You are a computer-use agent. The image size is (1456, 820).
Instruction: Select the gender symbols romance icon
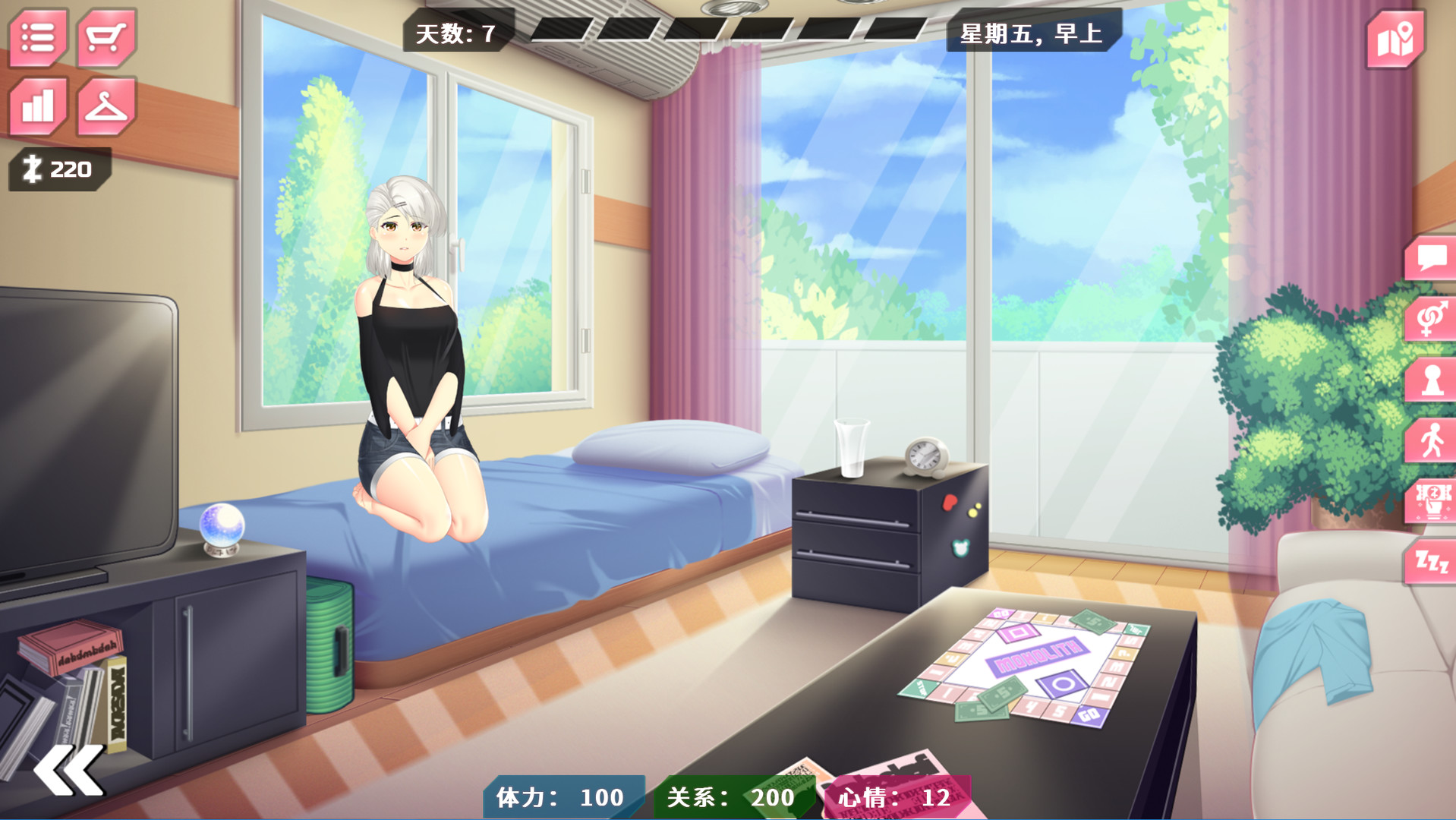click(1430, 319)
